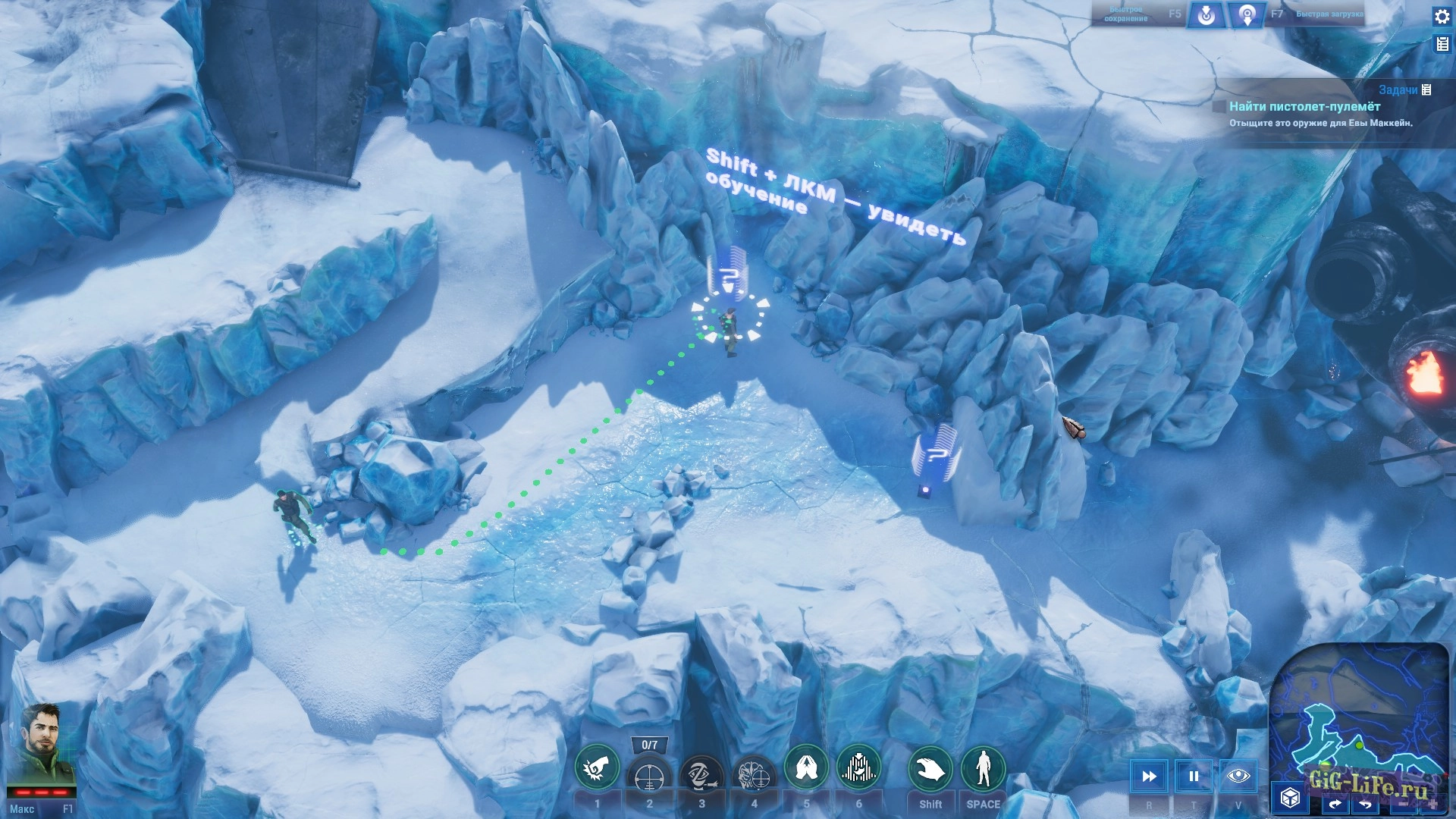The height and width of the screenshot is (819, 1456).
Task: Open settings with the gear icon
Action: point(1442,16)
